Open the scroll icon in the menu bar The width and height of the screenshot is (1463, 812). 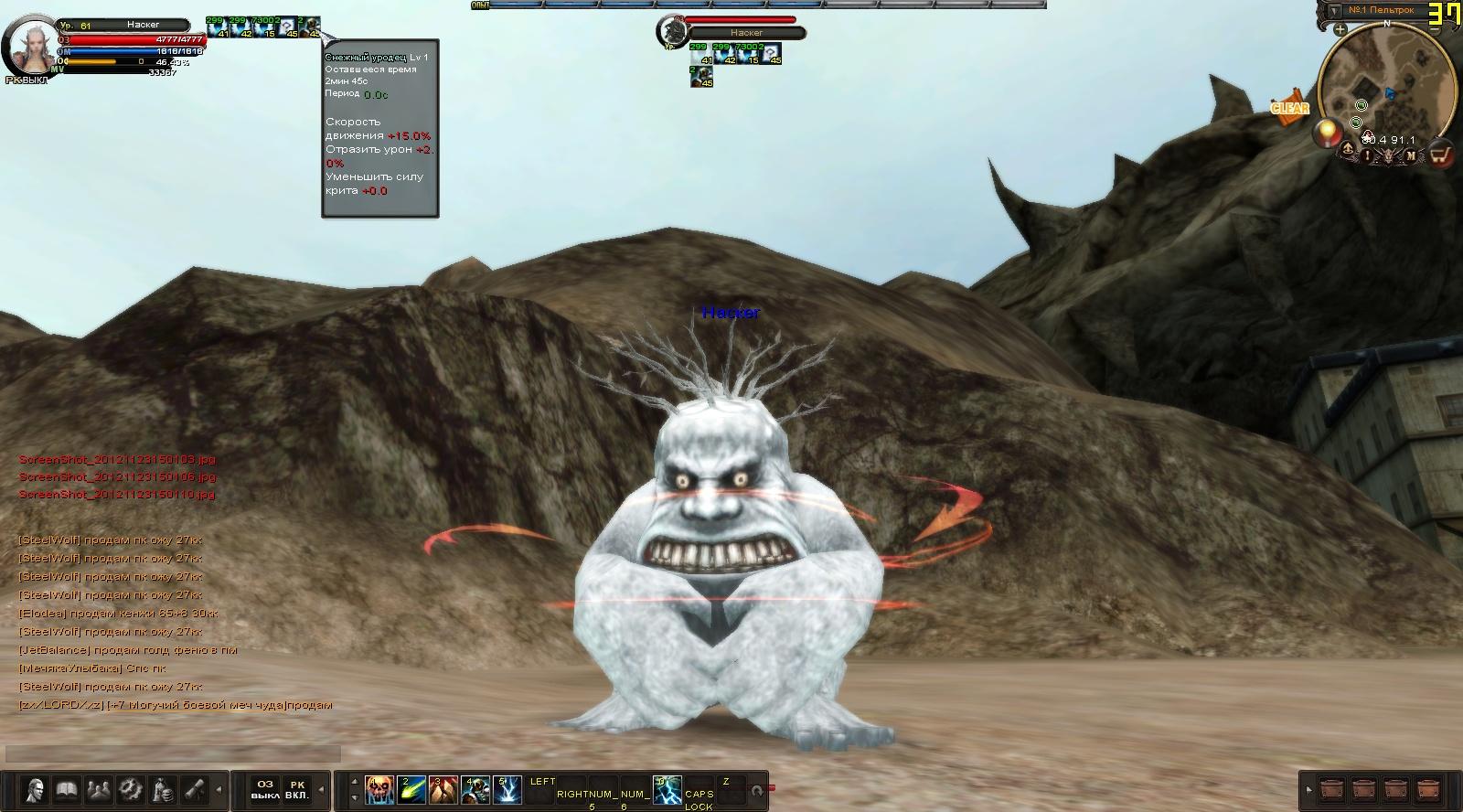[194, 789]
